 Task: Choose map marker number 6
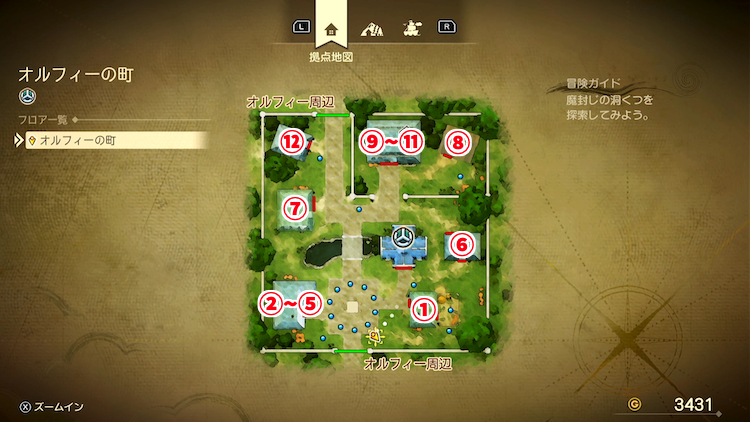click(x=461, y=243)
